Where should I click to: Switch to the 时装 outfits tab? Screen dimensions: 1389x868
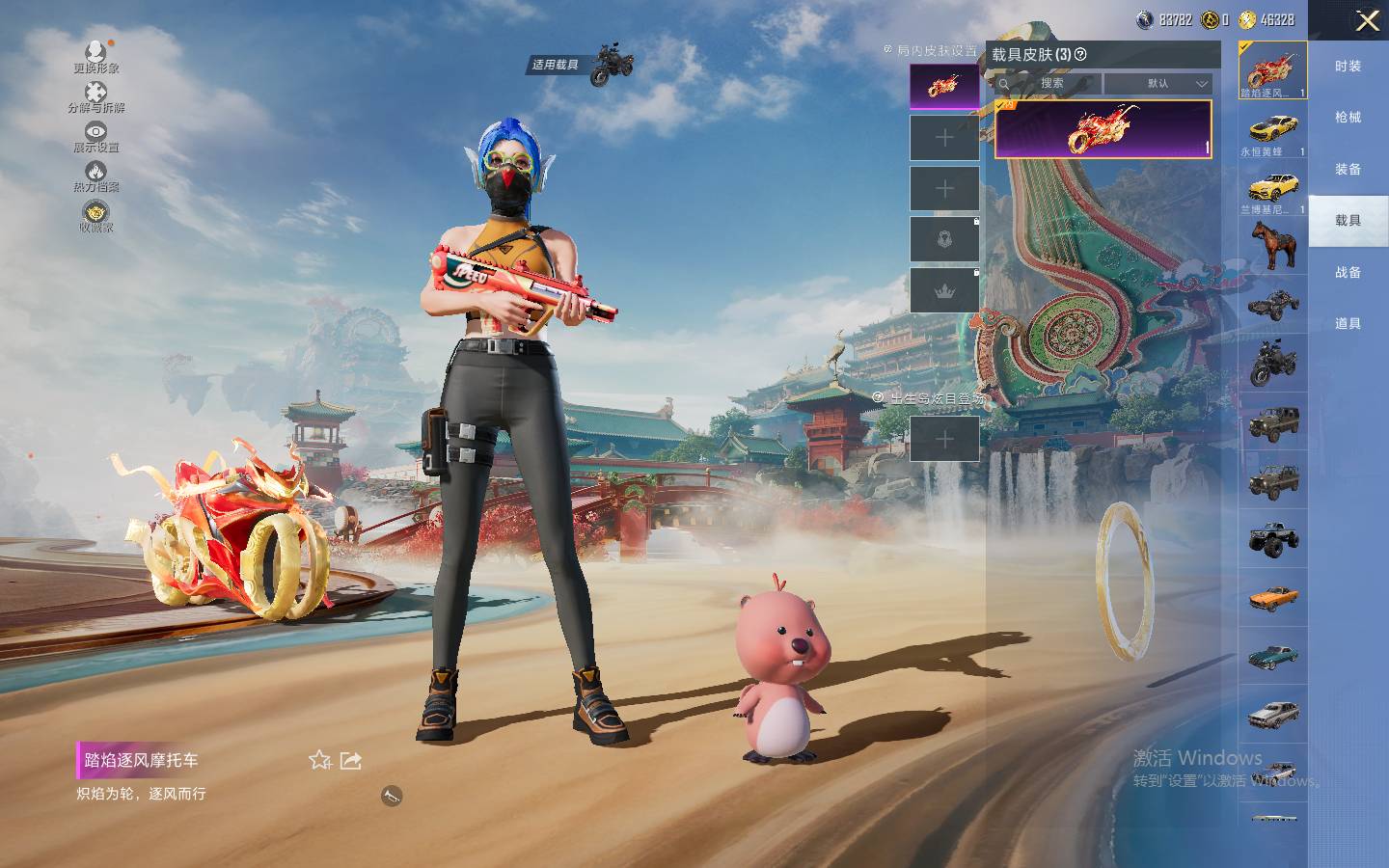point(1348,66)
